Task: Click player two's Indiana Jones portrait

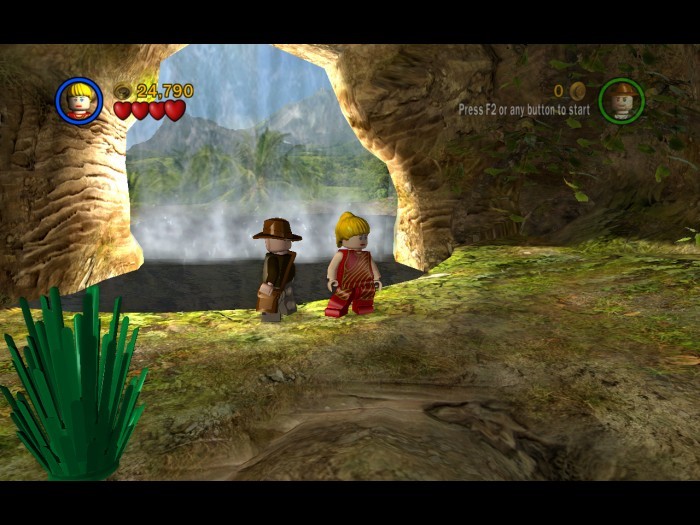Action: [621, 101]
